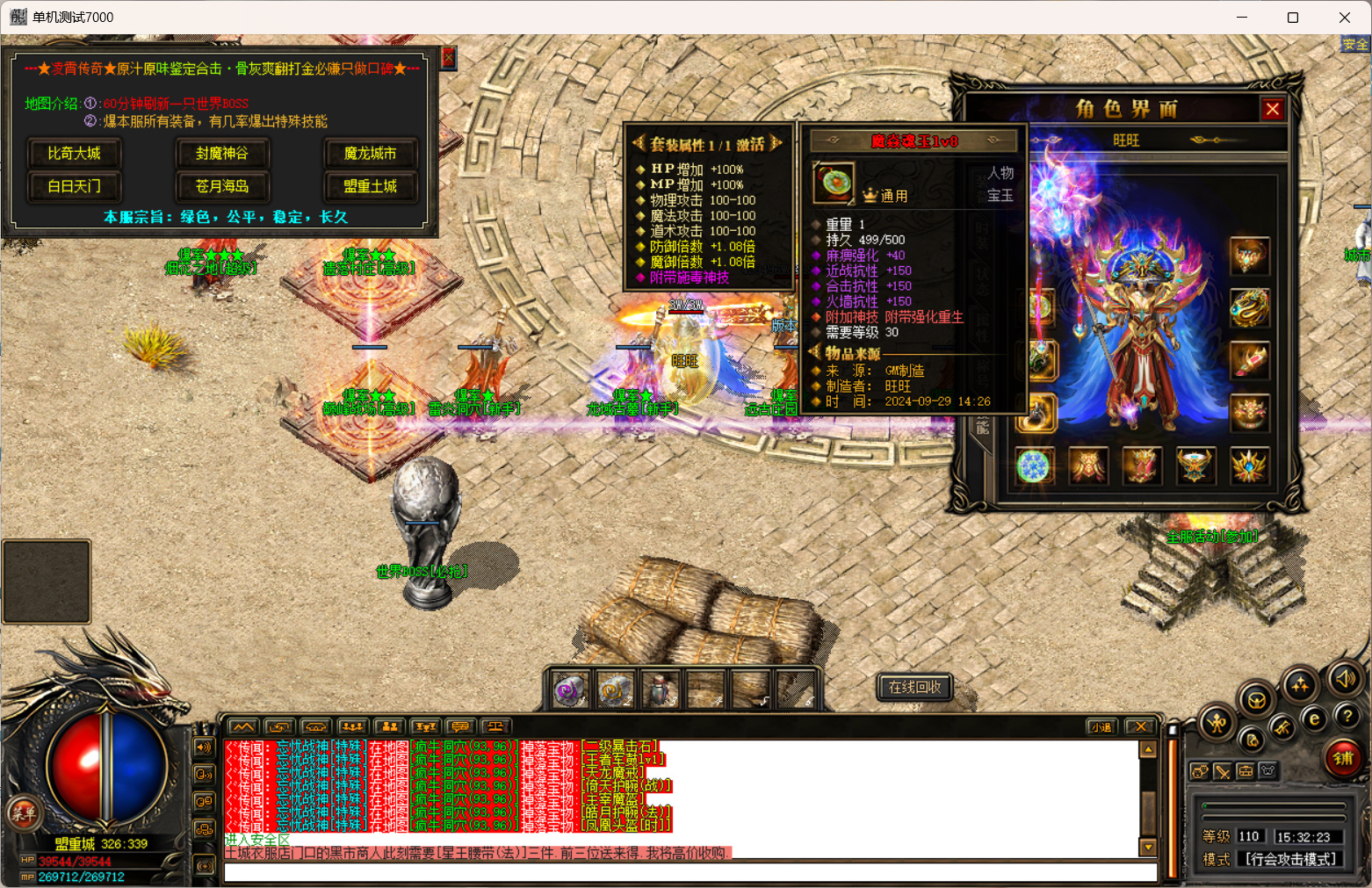Open the team icon with three figures in chat toolbar

coord(351,726)
